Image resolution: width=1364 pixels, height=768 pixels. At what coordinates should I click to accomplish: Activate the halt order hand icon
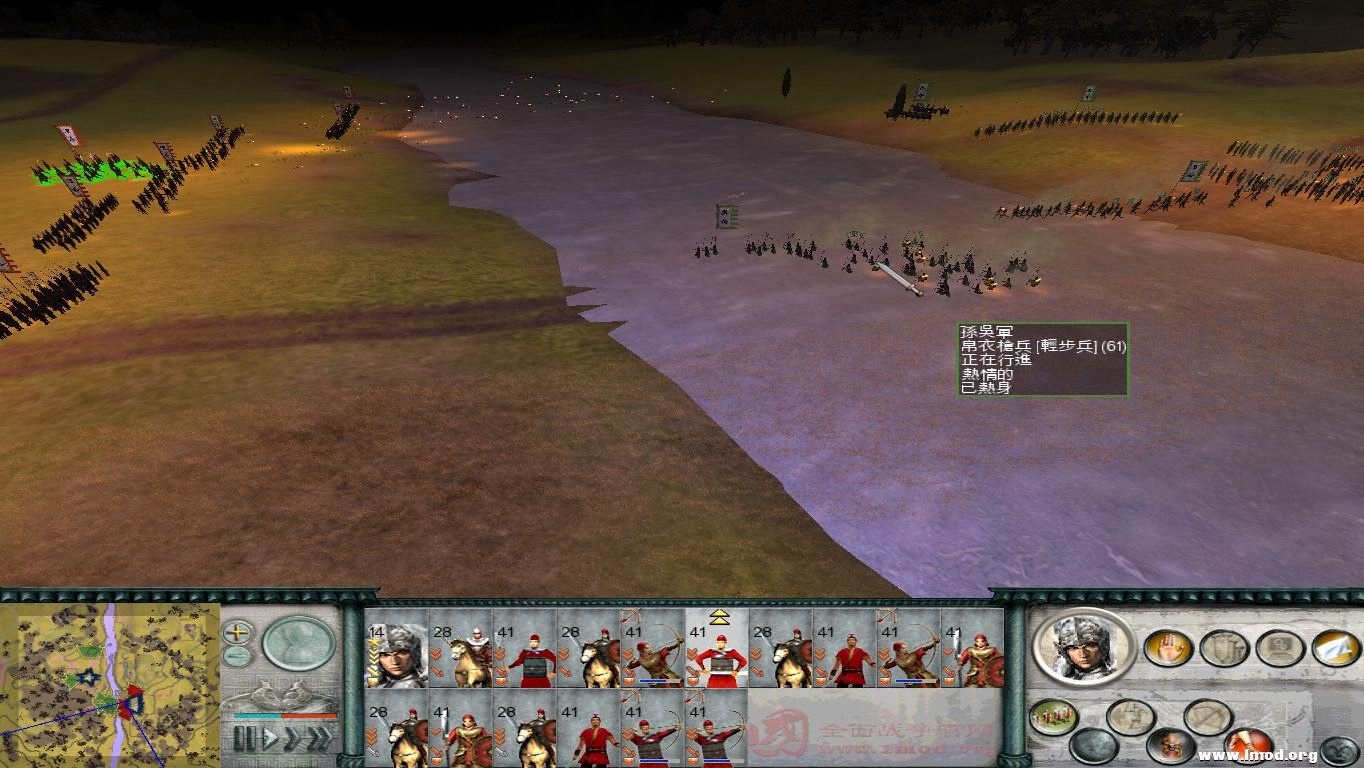tap(1168, 648)
